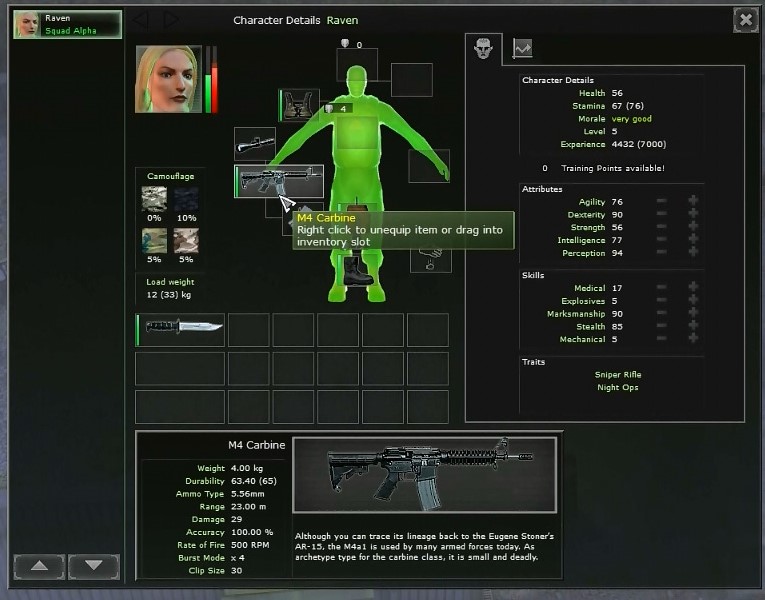
Task: Increase the Agility attribute
Action: [693, 202]
